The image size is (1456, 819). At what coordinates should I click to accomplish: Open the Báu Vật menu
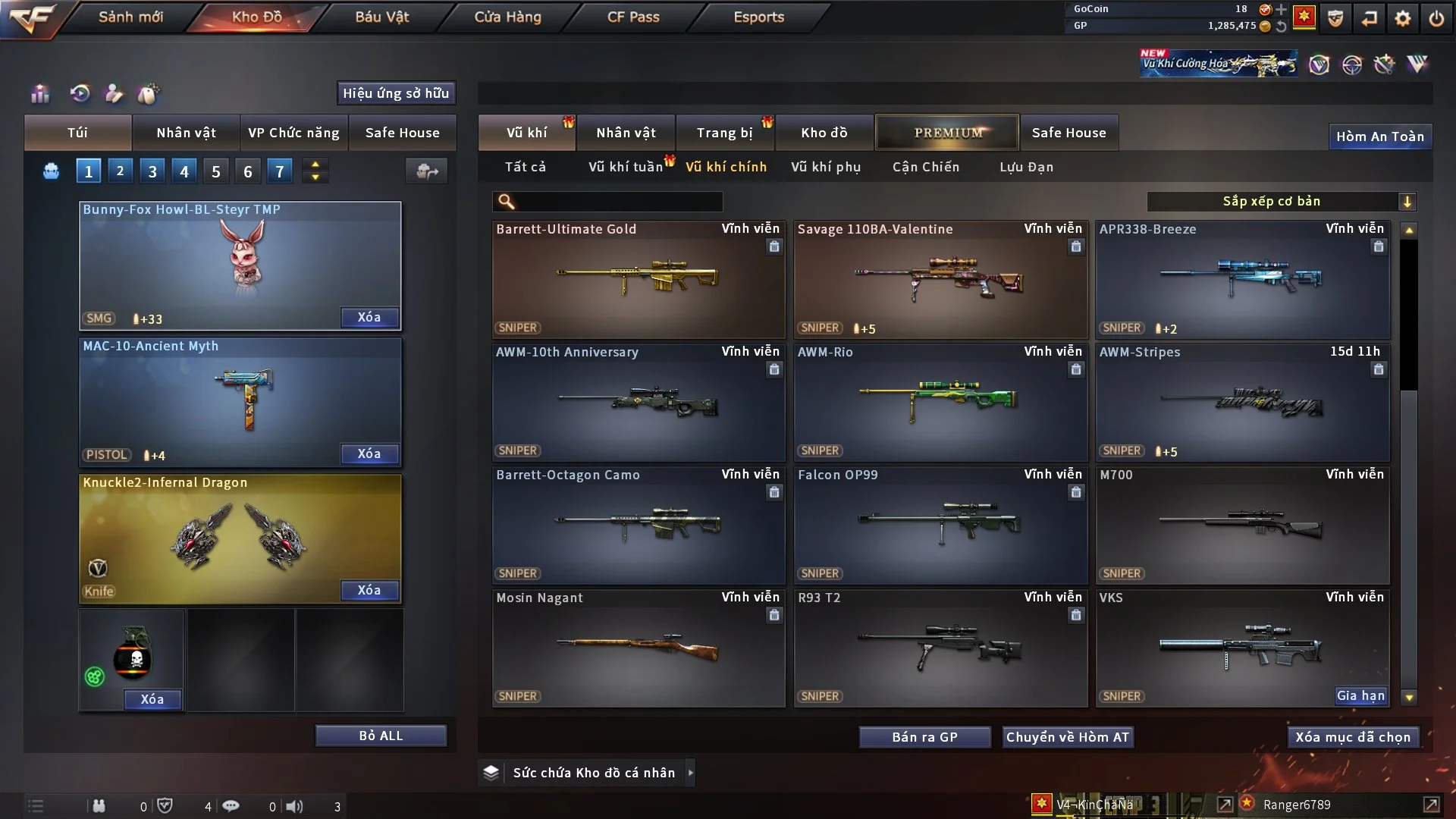381,17
